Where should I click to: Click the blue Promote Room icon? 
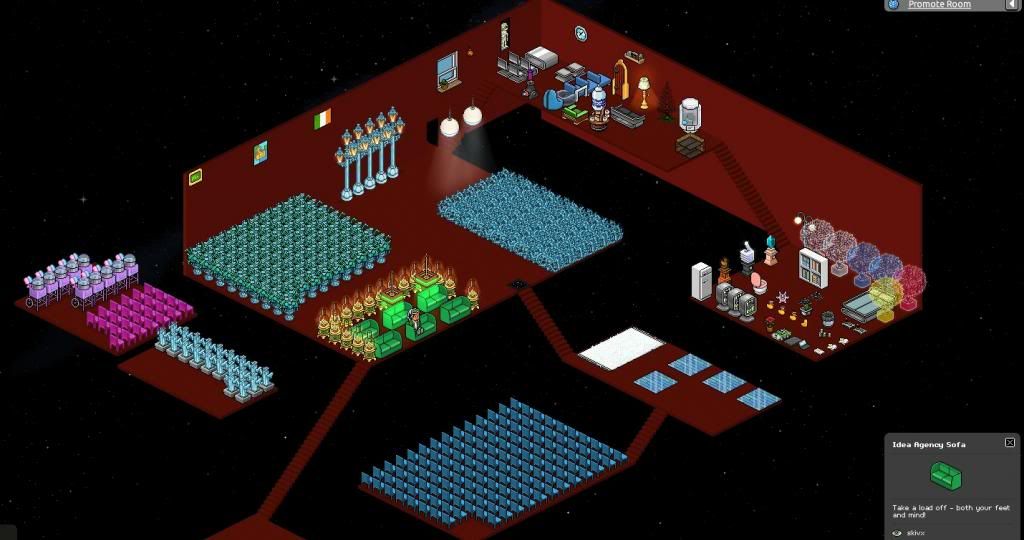pos(893,5)
